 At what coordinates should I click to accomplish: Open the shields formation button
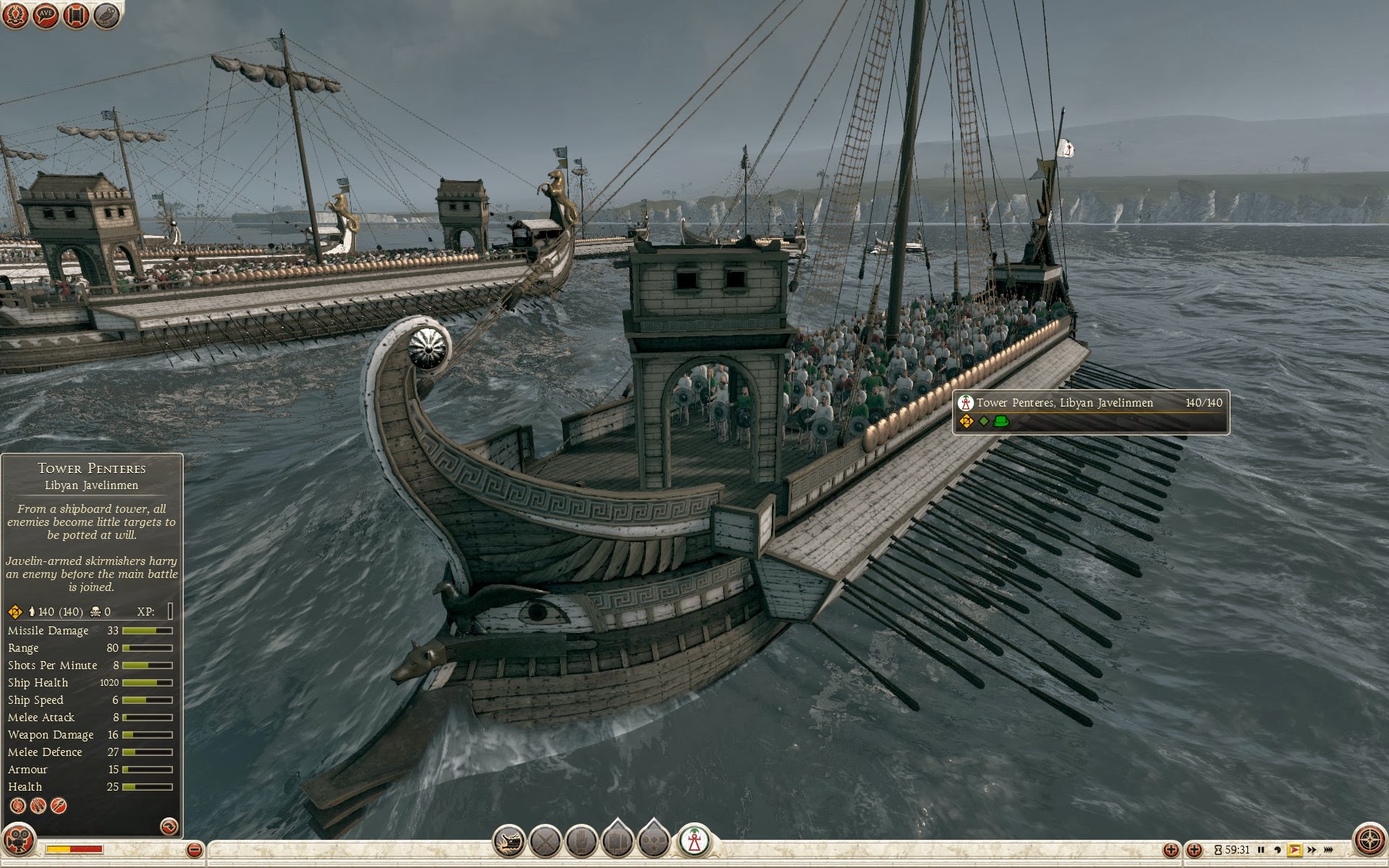(617, 842)
